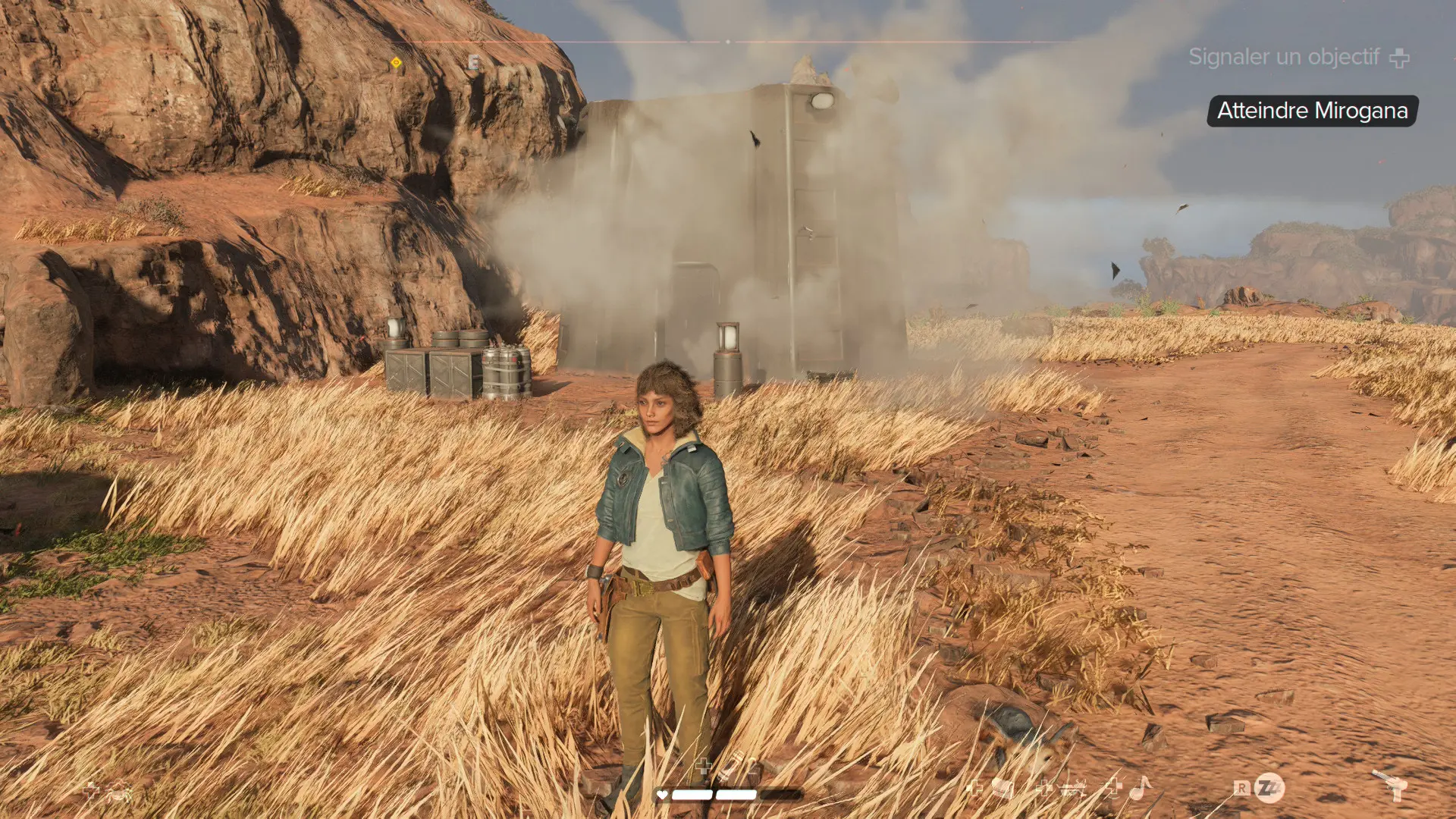This screenshot has height=819, width=1456.
Task: Select the Atteindre Mirogana objective tracker
Action: [x=1312, y=111]
